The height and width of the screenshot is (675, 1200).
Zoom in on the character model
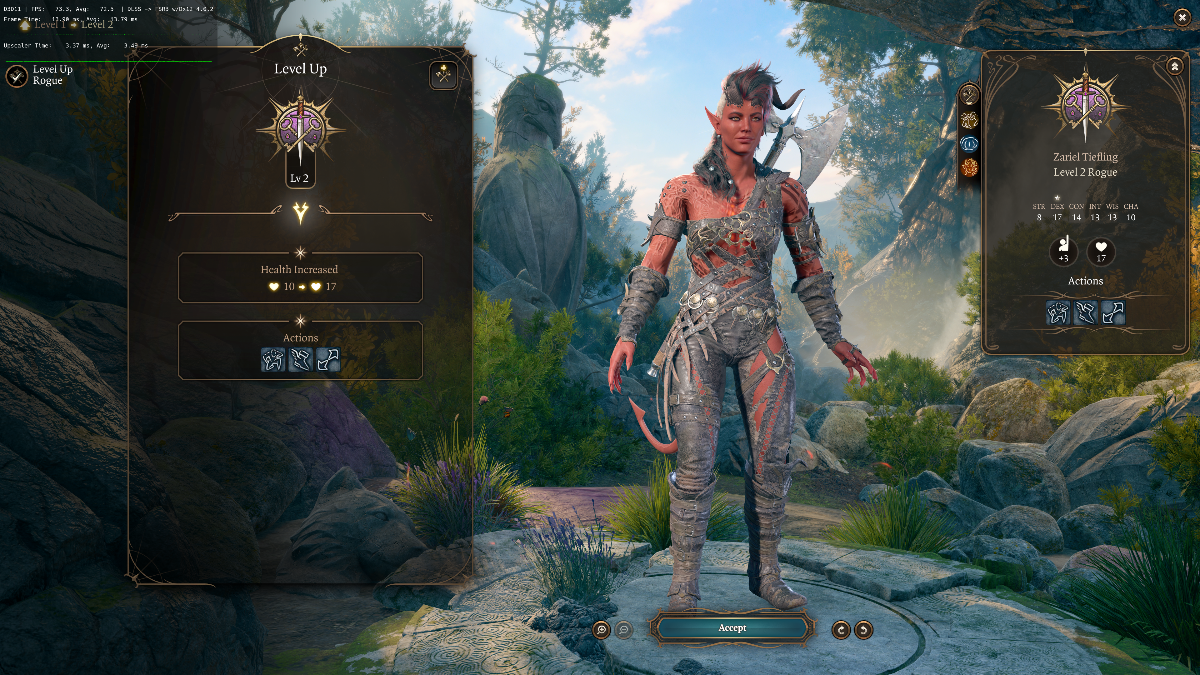601,629
